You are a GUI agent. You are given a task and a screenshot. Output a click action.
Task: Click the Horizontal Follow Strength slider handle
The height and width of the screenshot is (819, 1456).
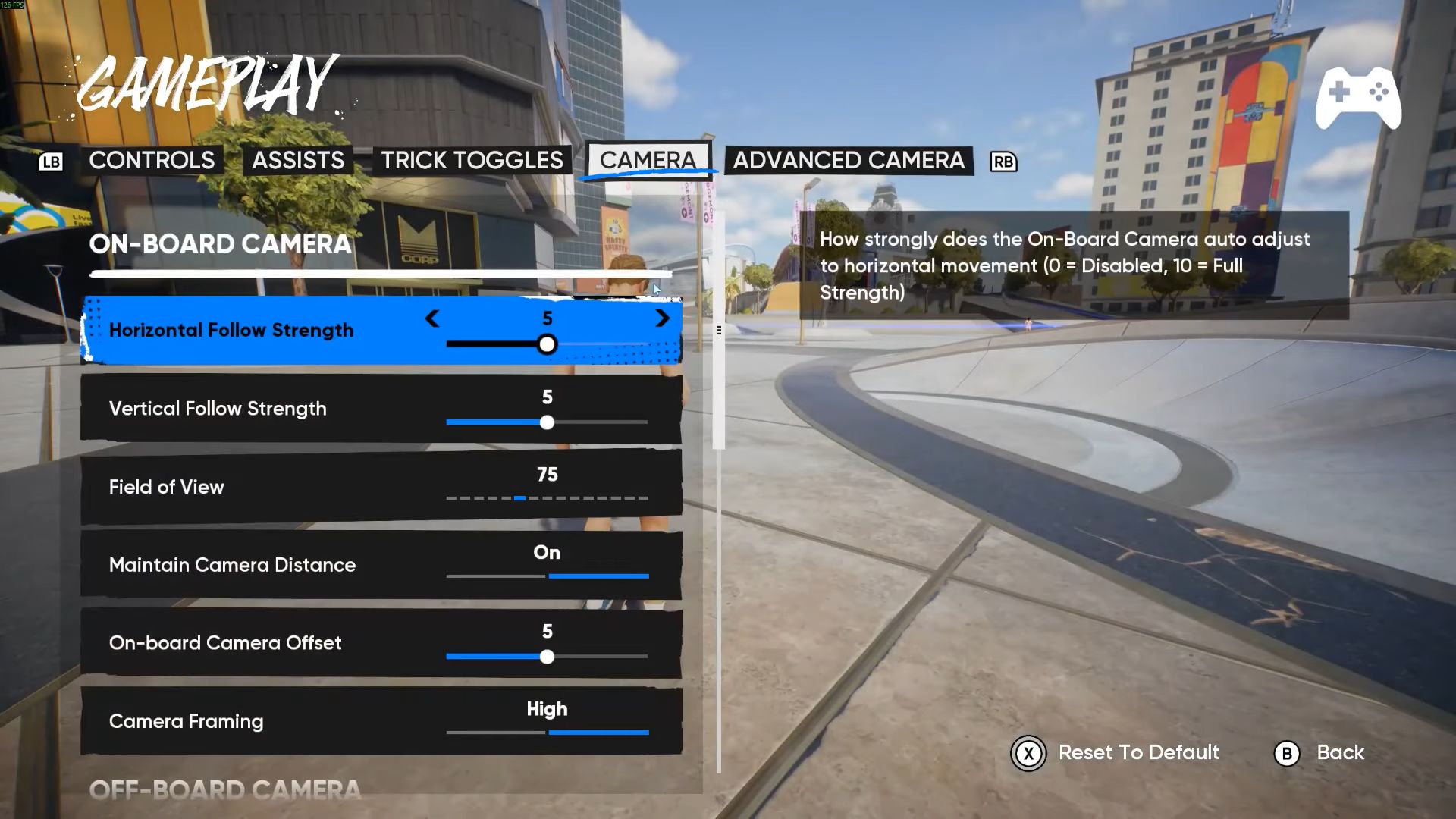(547, 345)
